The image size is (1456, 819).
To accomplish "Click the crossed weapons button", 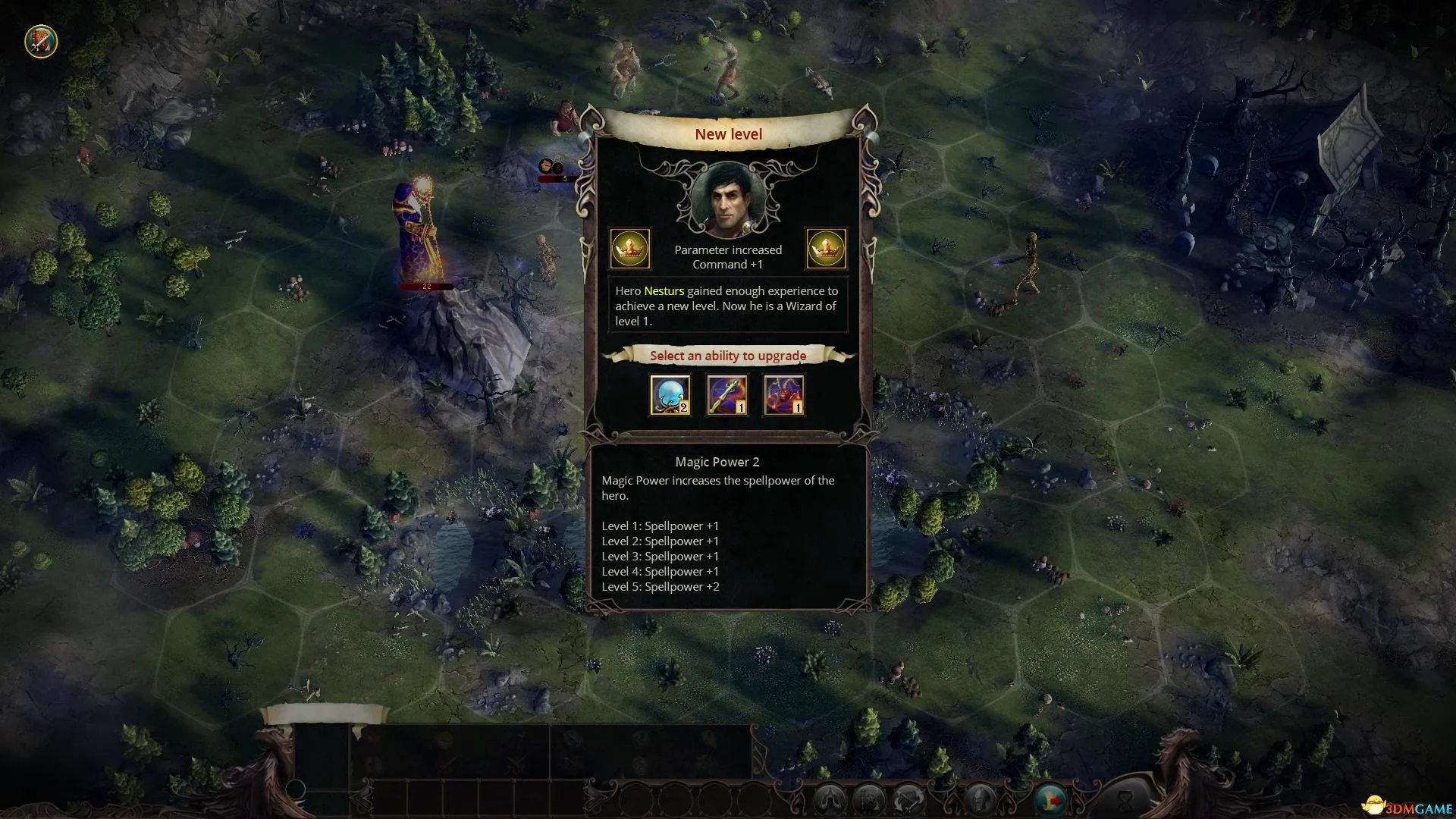I will [x=908, y=799].
